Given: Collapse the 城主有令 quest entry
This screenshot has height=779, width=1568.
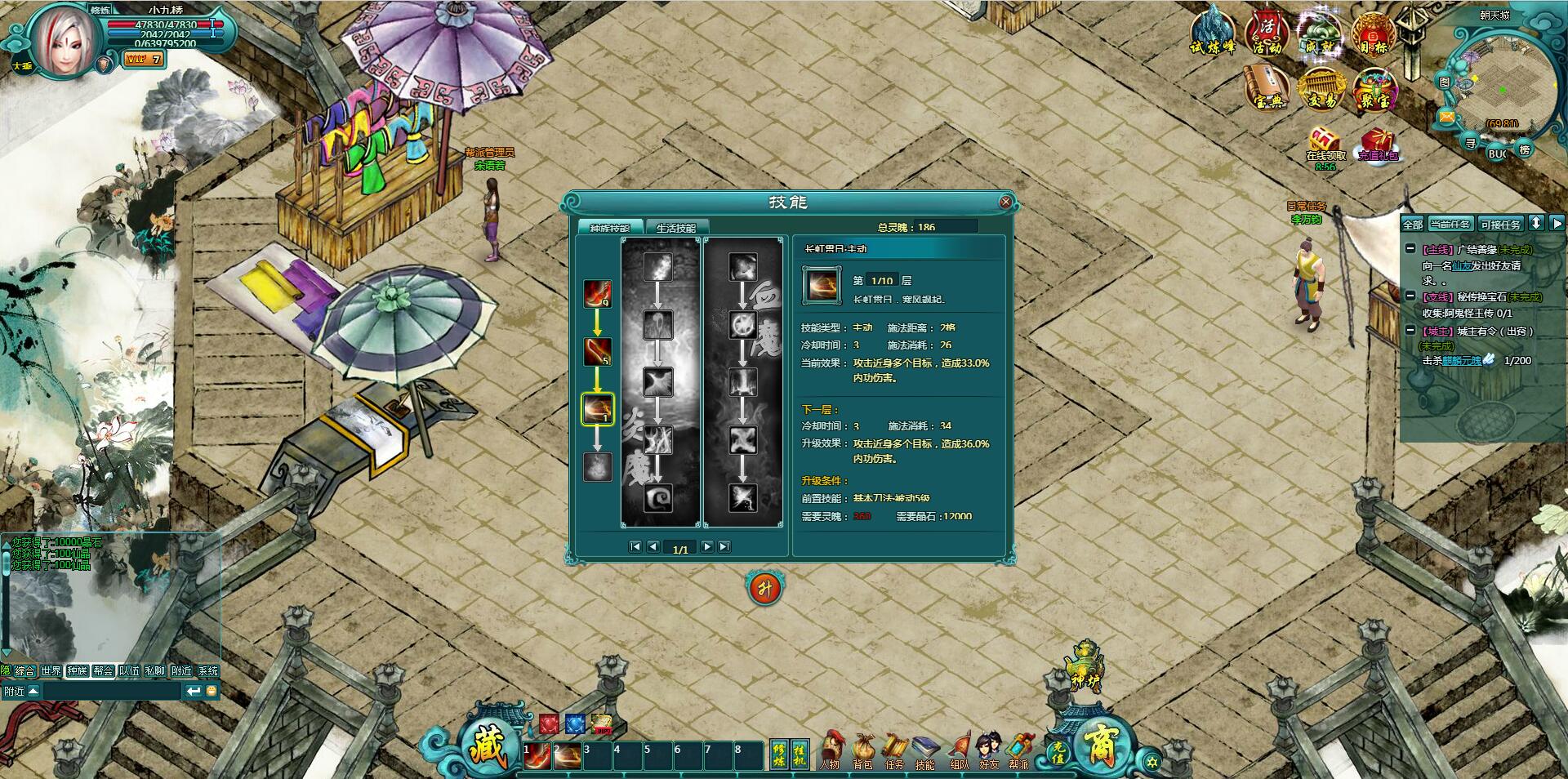Looking at the screenshot, I should tap(1410, 332).
